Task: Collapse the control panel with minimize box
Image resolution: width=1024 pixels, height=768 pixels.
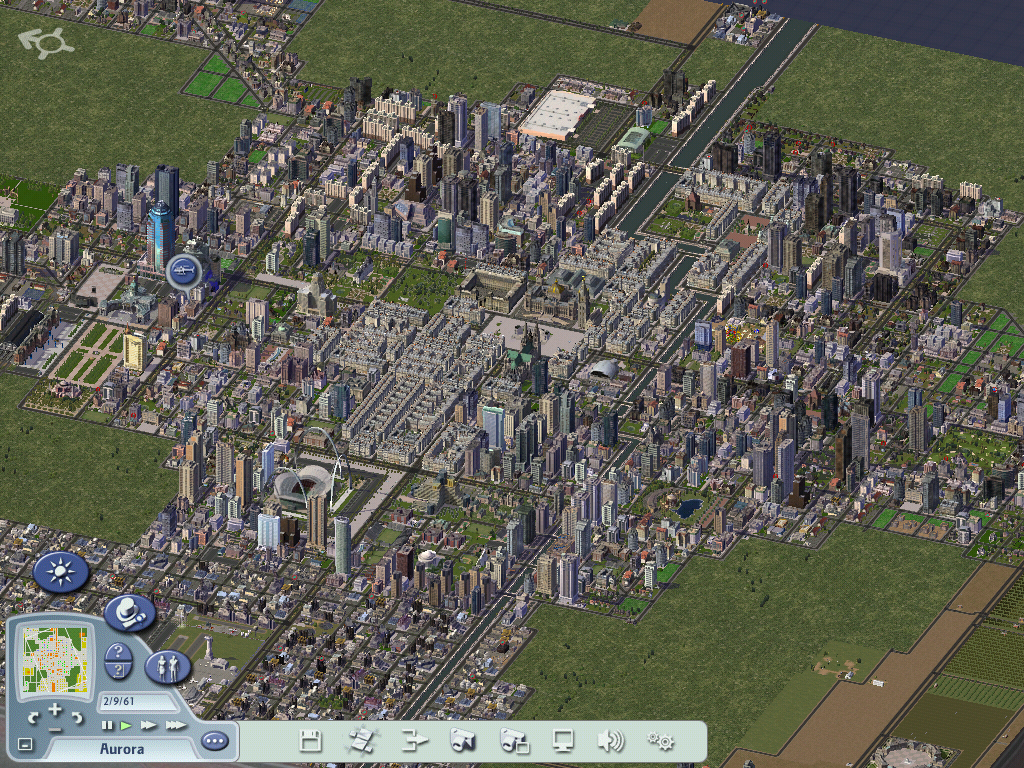Action: [25, 744]
